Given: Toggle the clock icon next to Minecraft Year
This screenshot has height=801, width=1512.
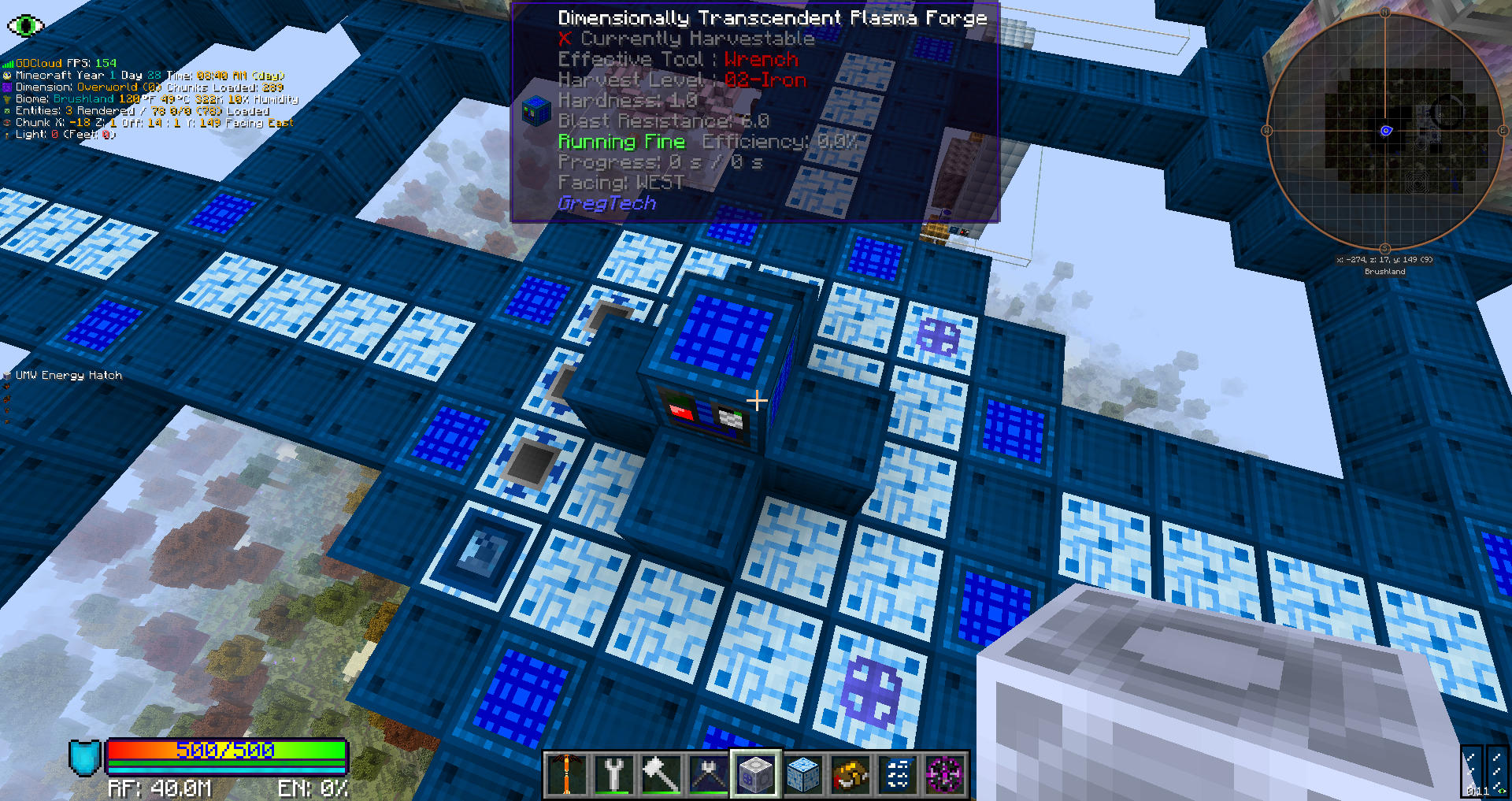Looking at the screenshot, I should [6, 75].
